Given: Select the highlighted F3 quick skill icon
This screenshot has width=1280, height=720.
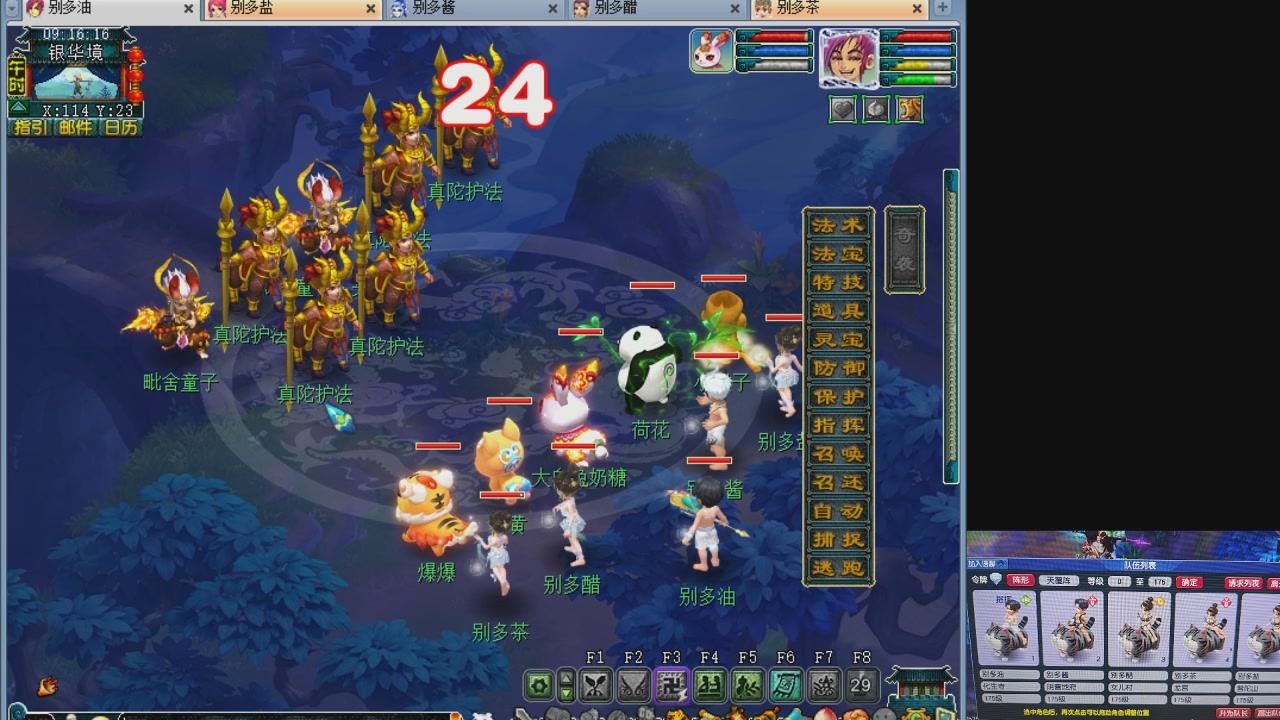Looking at the screenshot, I should (x=671, y=685).
